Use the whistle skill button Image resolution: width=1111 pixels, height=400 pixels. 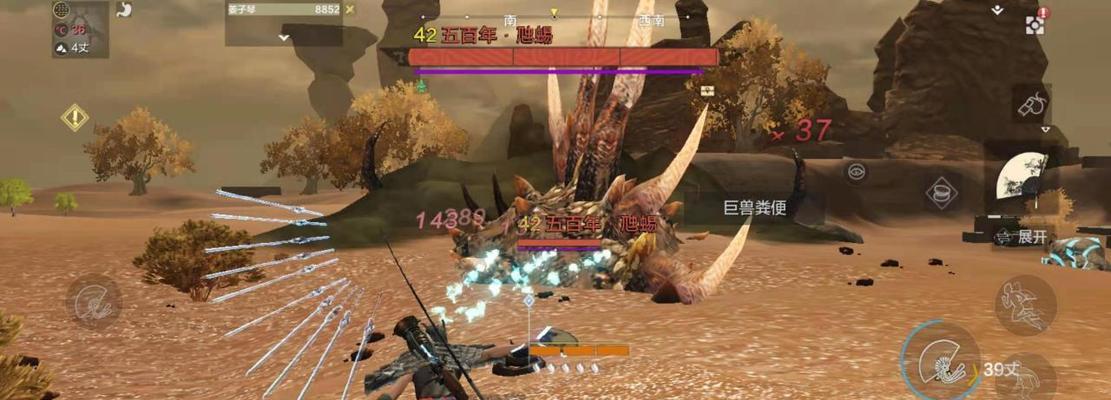(1031, 103)
